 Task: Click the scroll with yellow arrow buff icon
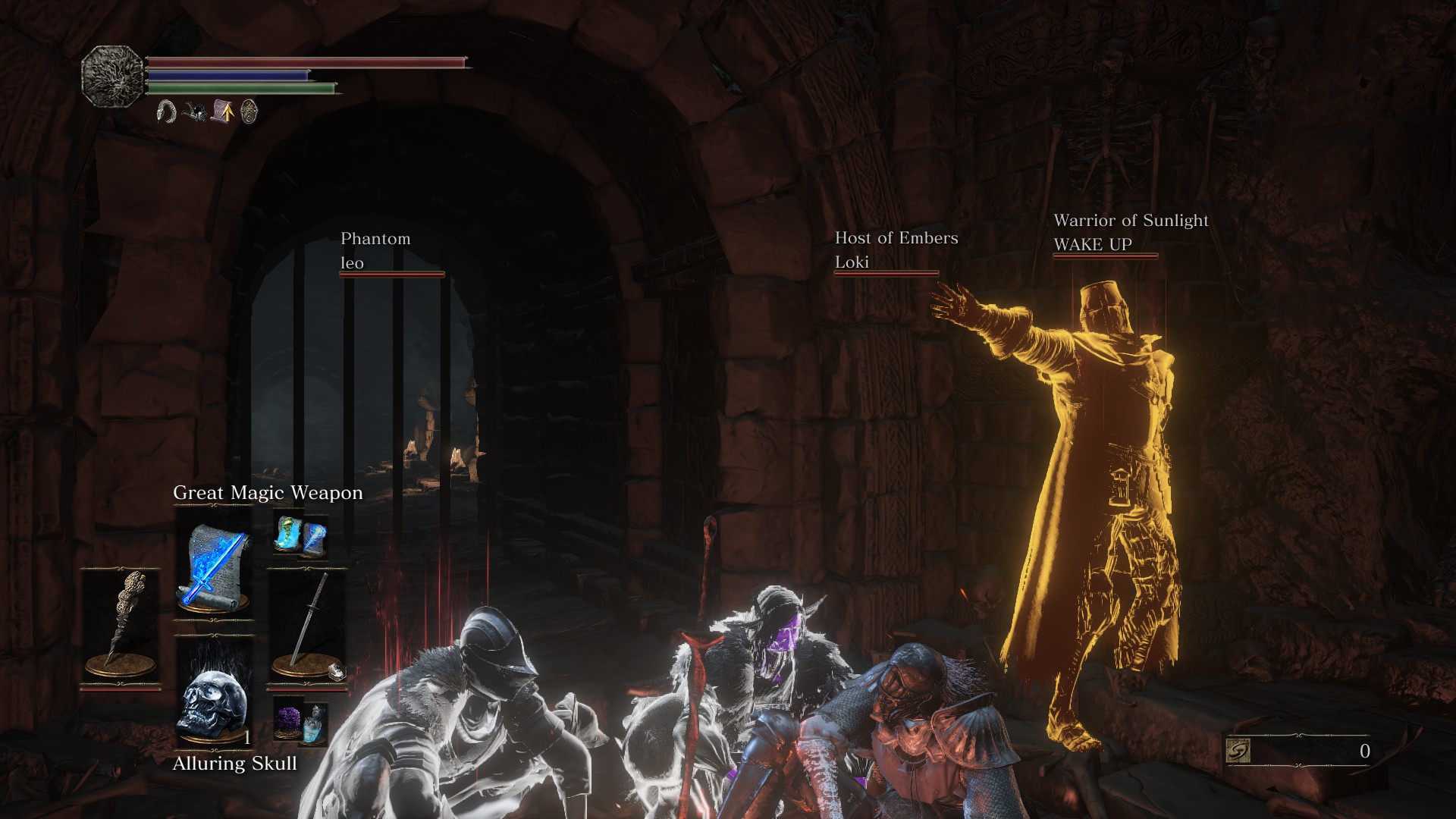pos(222,112)
